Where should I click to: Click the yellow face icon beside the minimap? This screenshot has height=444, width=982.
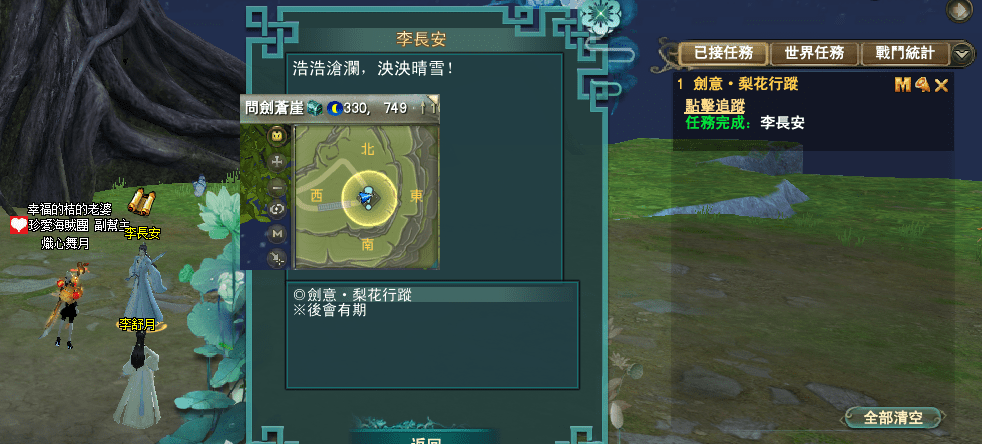click(277, 135)
